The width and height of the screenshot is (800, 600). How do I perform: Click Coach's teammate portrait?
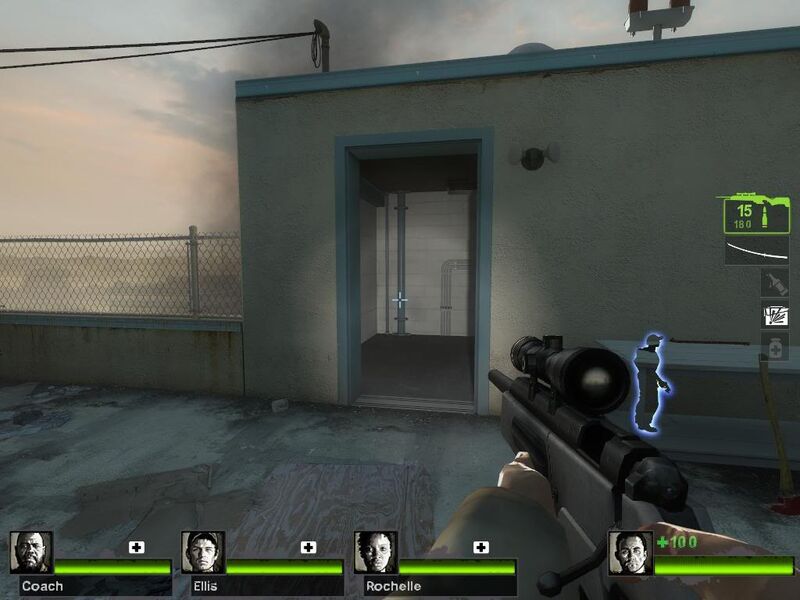(x=31, y=552)
